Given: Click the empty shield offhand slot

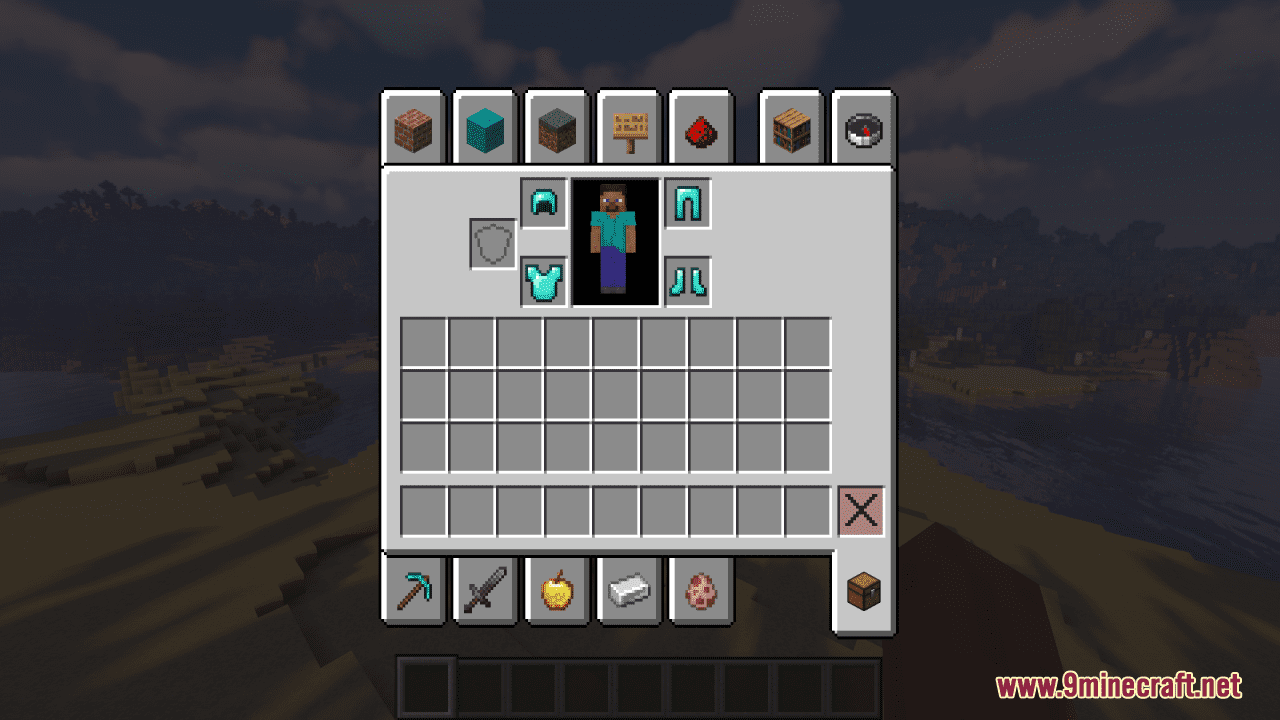Looking at the screenshot, I should tap(491, 240).
